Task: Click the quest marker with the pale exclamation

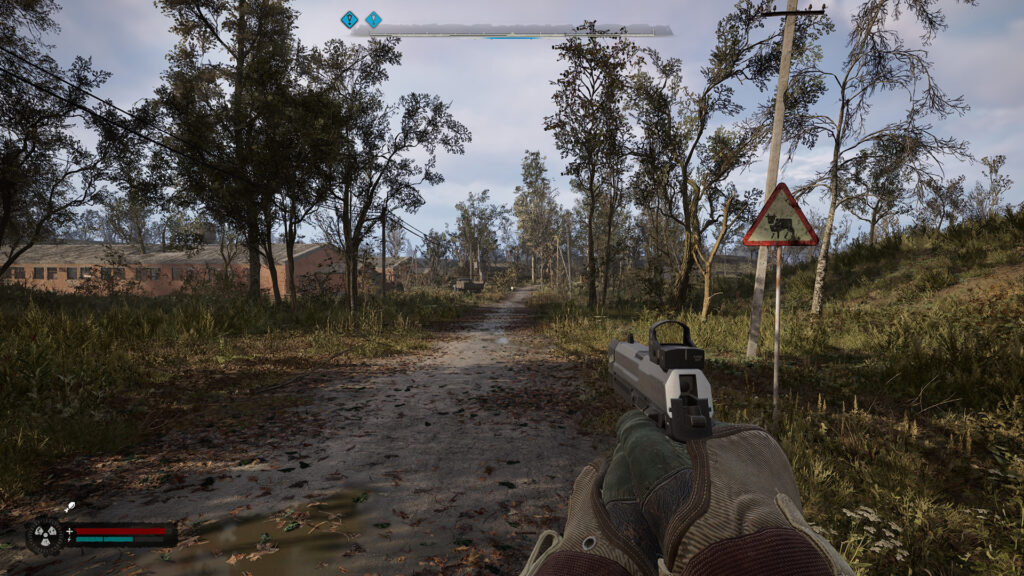Action: tap(373, 19)
